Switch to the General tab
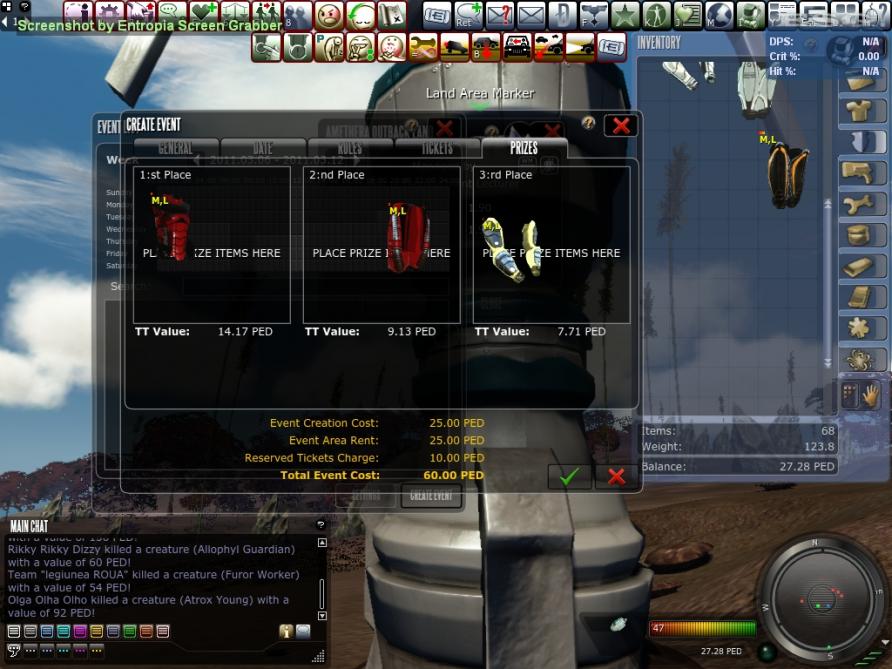The image size is (892, 669). 176,148
